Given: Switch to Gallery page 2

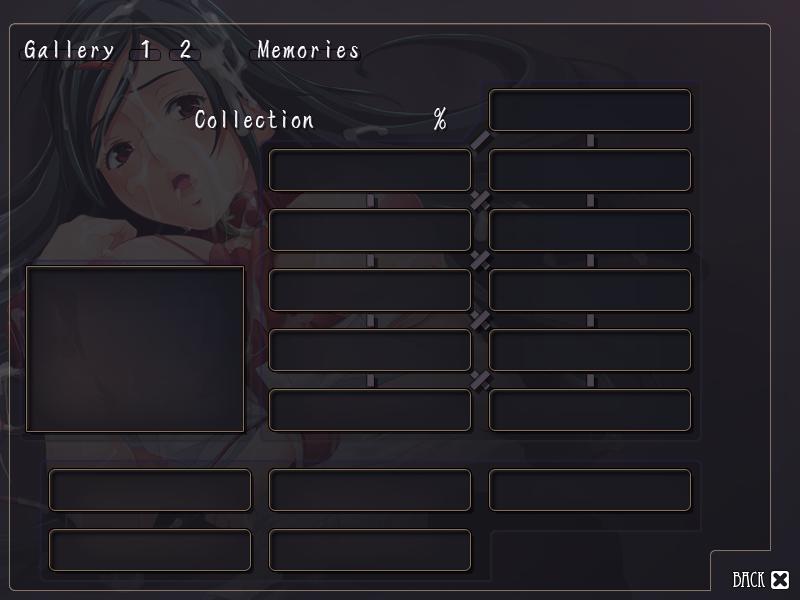Looking at the screenshot, I should (x=185, y=50).
